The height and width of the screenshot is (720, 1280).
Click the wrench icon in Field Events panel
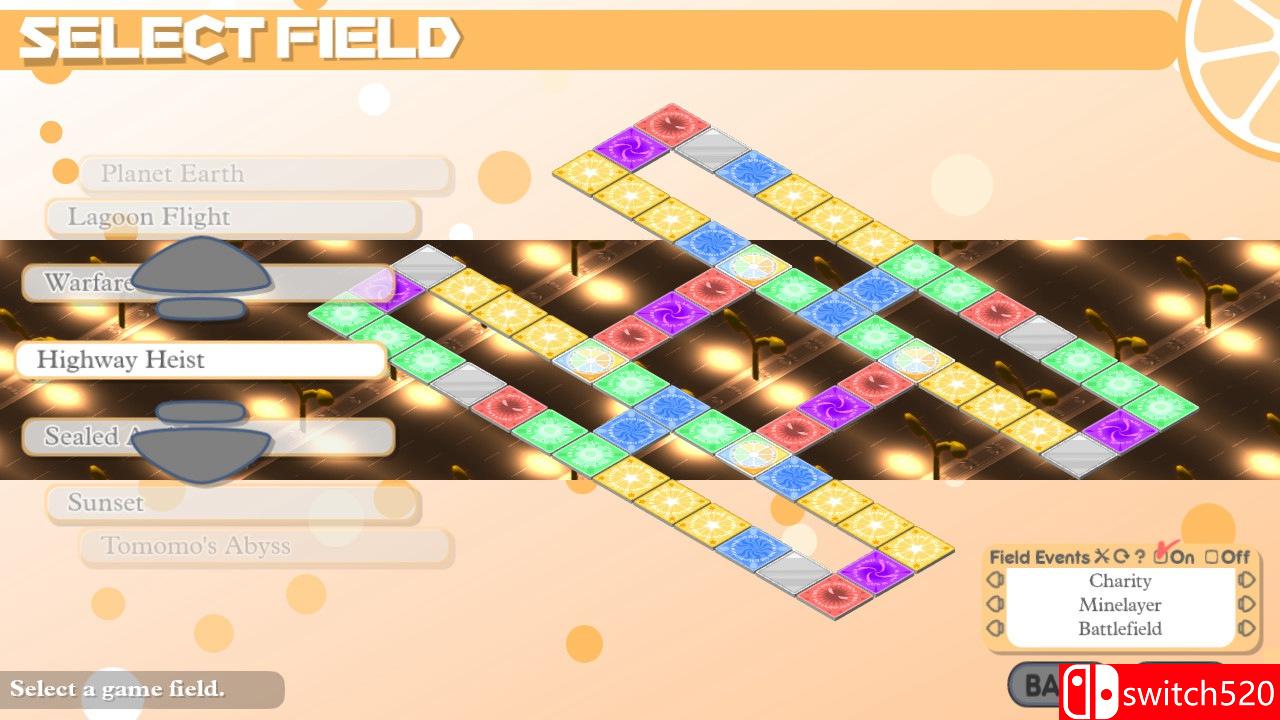pyautogui.click(x=1100, y=555)
